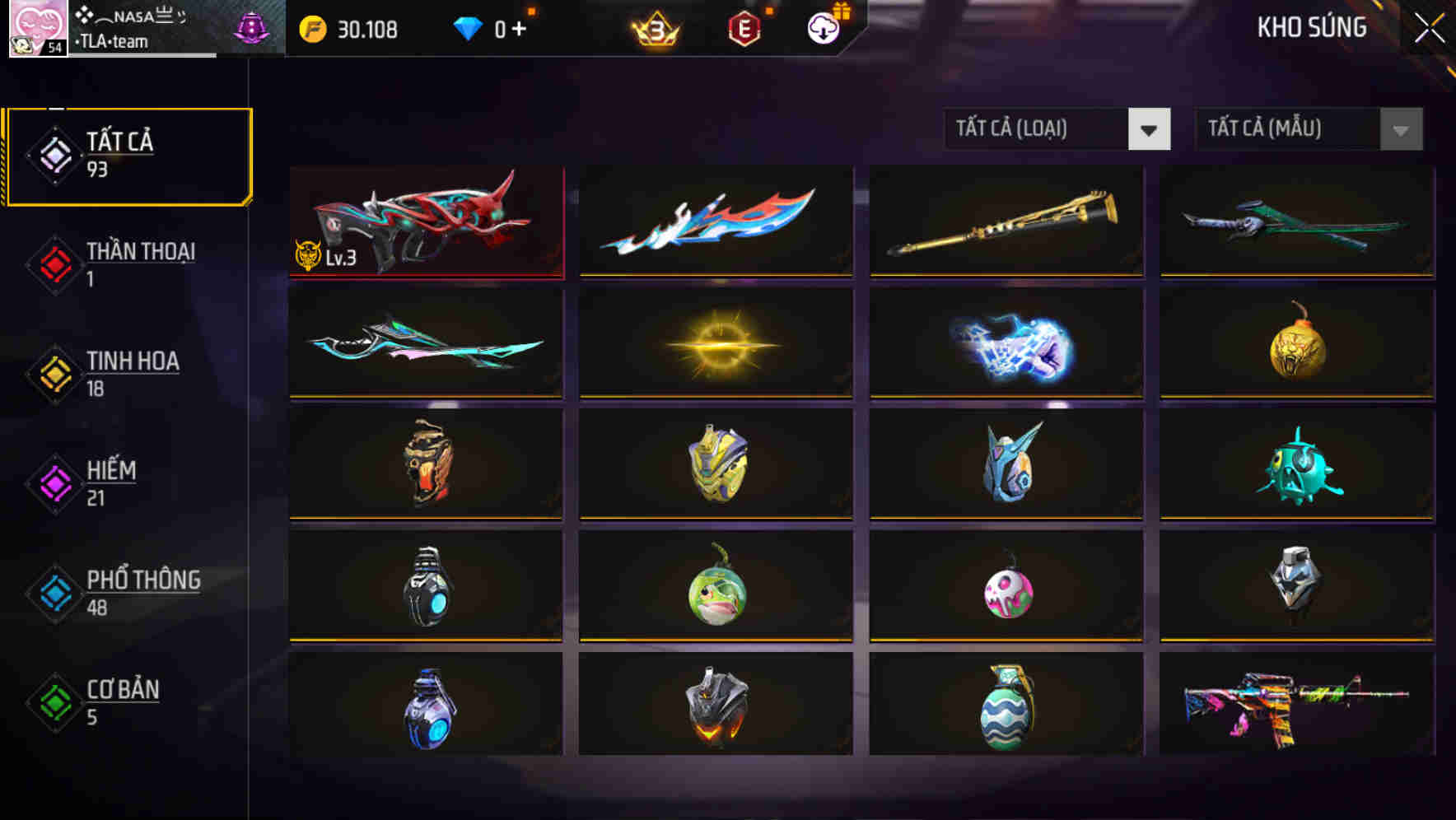Viewport: 1456px width, 820px height.
Task: Deselect the highlighted red rifle skin
Action: click(426, 222)
